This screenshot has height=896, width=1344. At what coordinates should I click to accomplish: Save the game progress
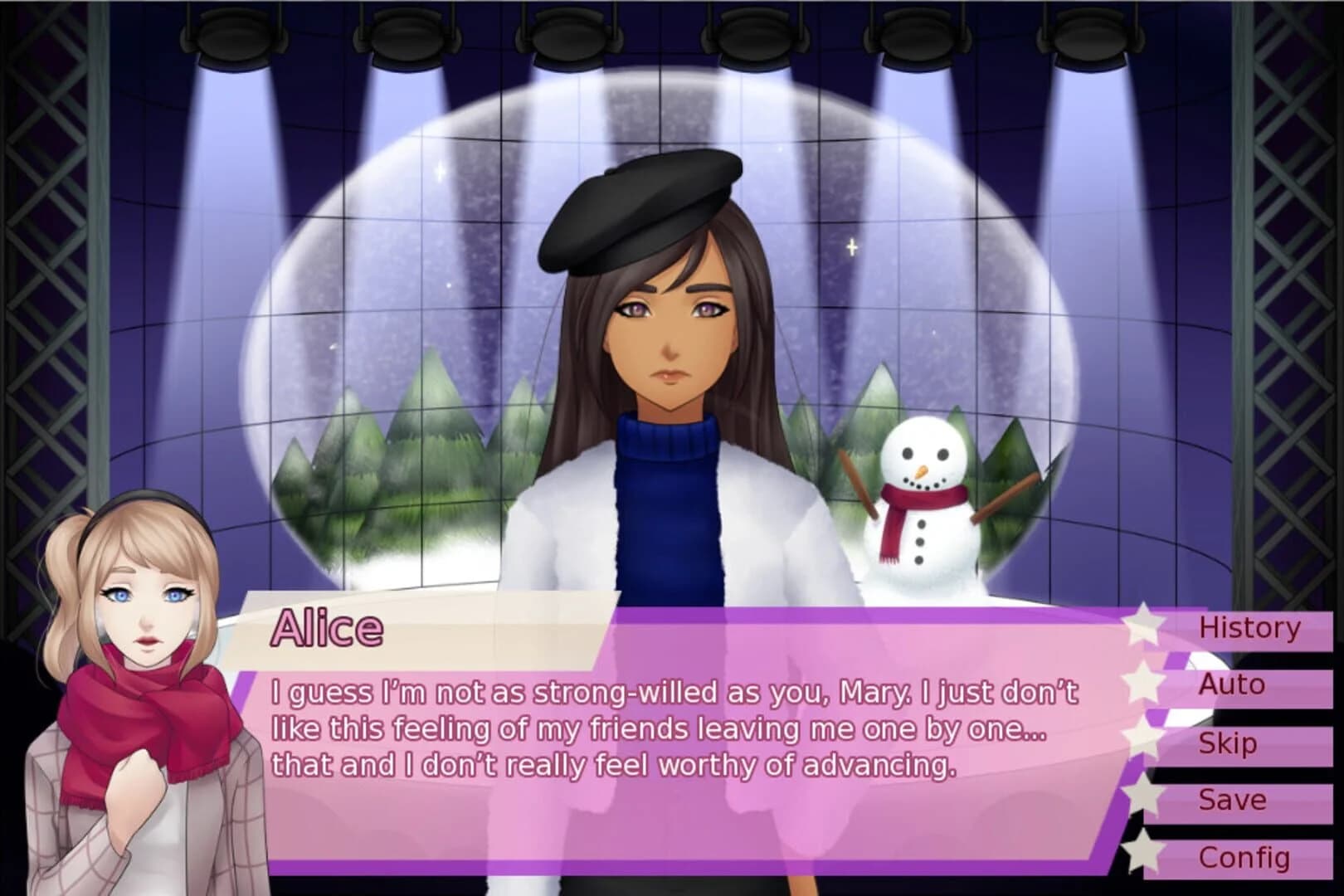[x=1231, y=800]
